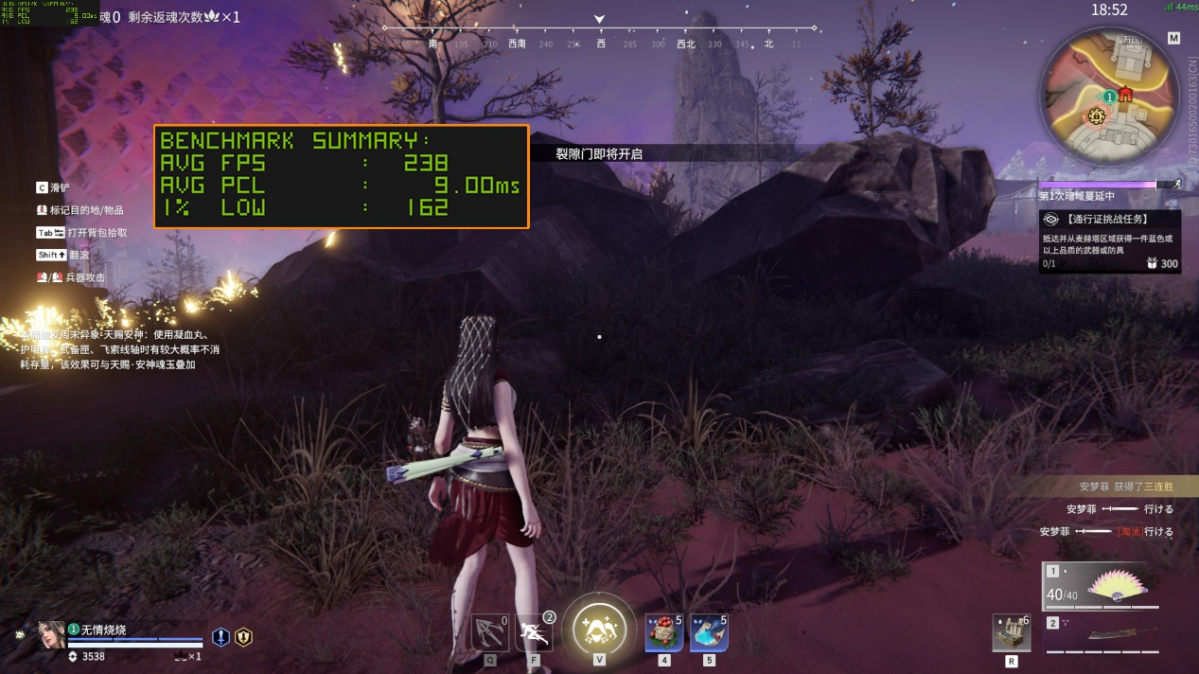This screenshot has height=674, width=1199.
Task: Open the circular minimap
Action: point(1108,97)
